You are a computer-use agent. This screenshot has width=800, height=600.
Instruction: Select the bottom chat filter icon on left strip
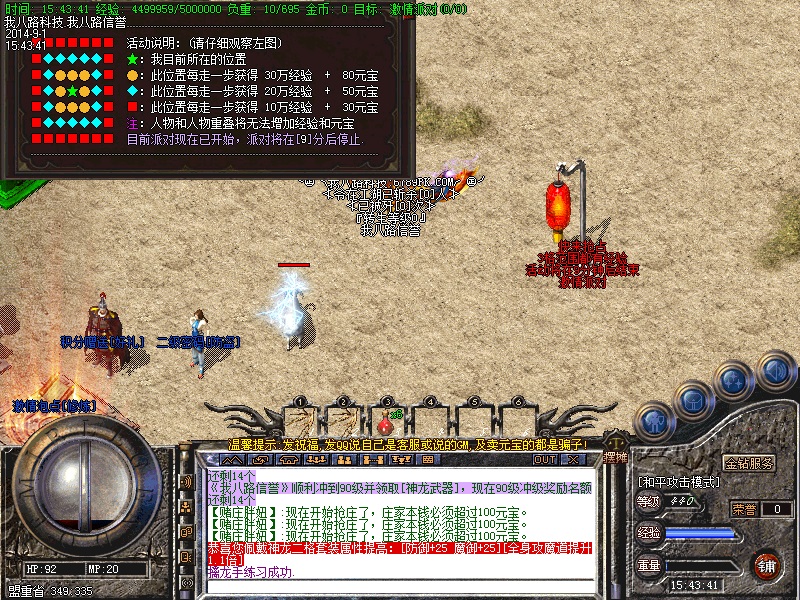[x=186, y=581]
